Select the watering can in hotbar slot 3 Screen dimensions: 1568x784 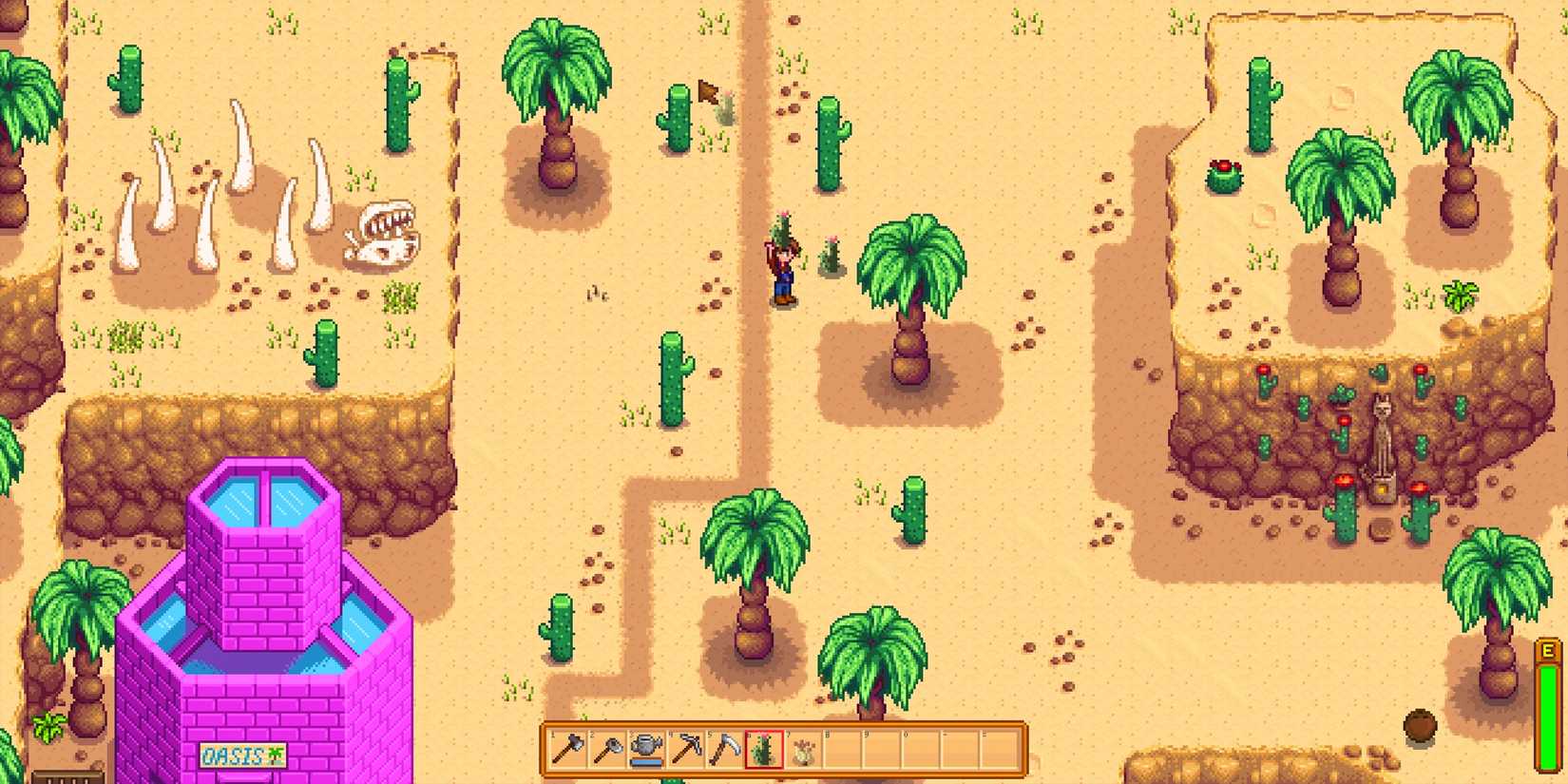[643, 751]
